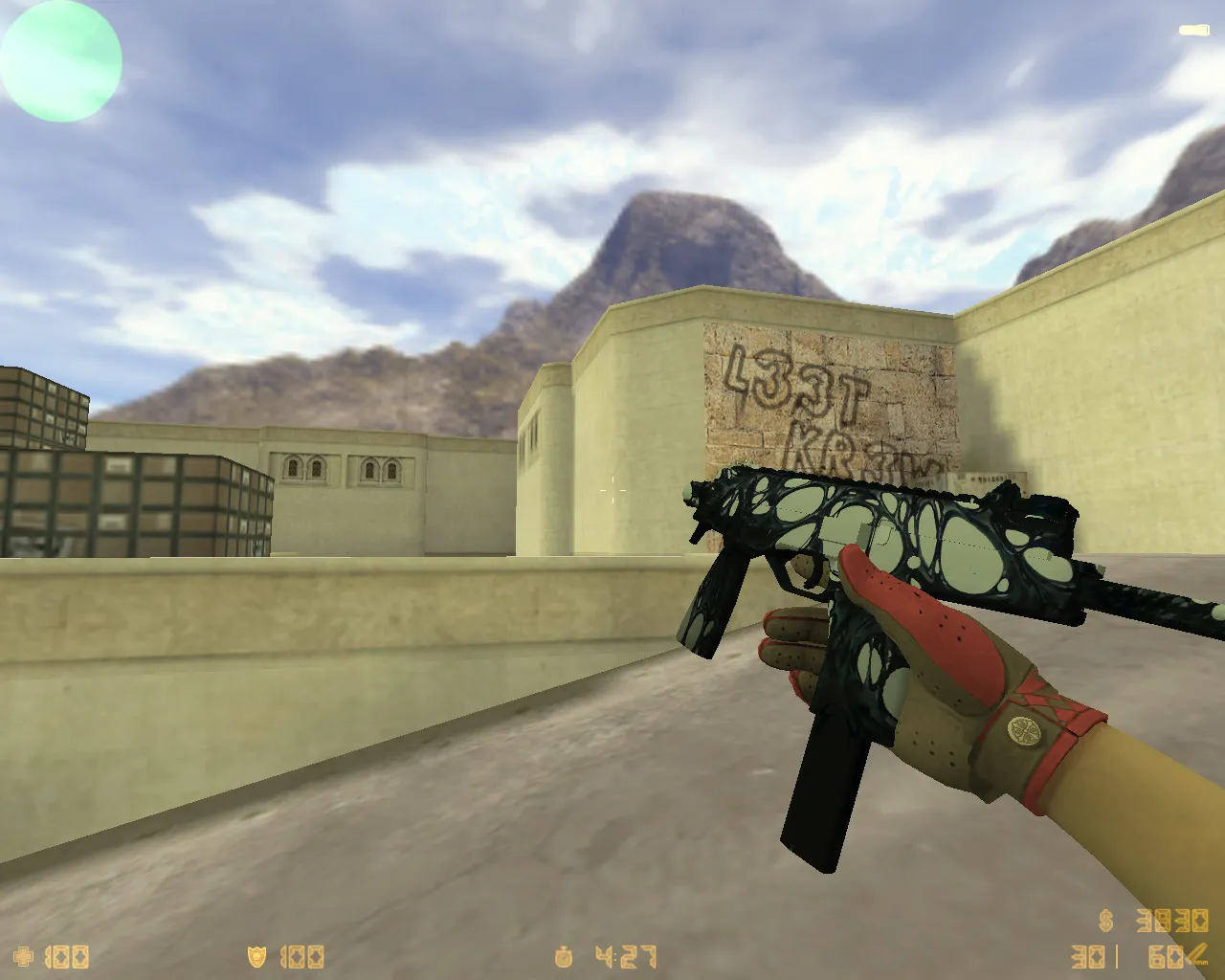Image resolution: width=1225 pixels, height=980 pixels.
Task: Click the stopwatch timer icon
Action: tap(562, 955)
